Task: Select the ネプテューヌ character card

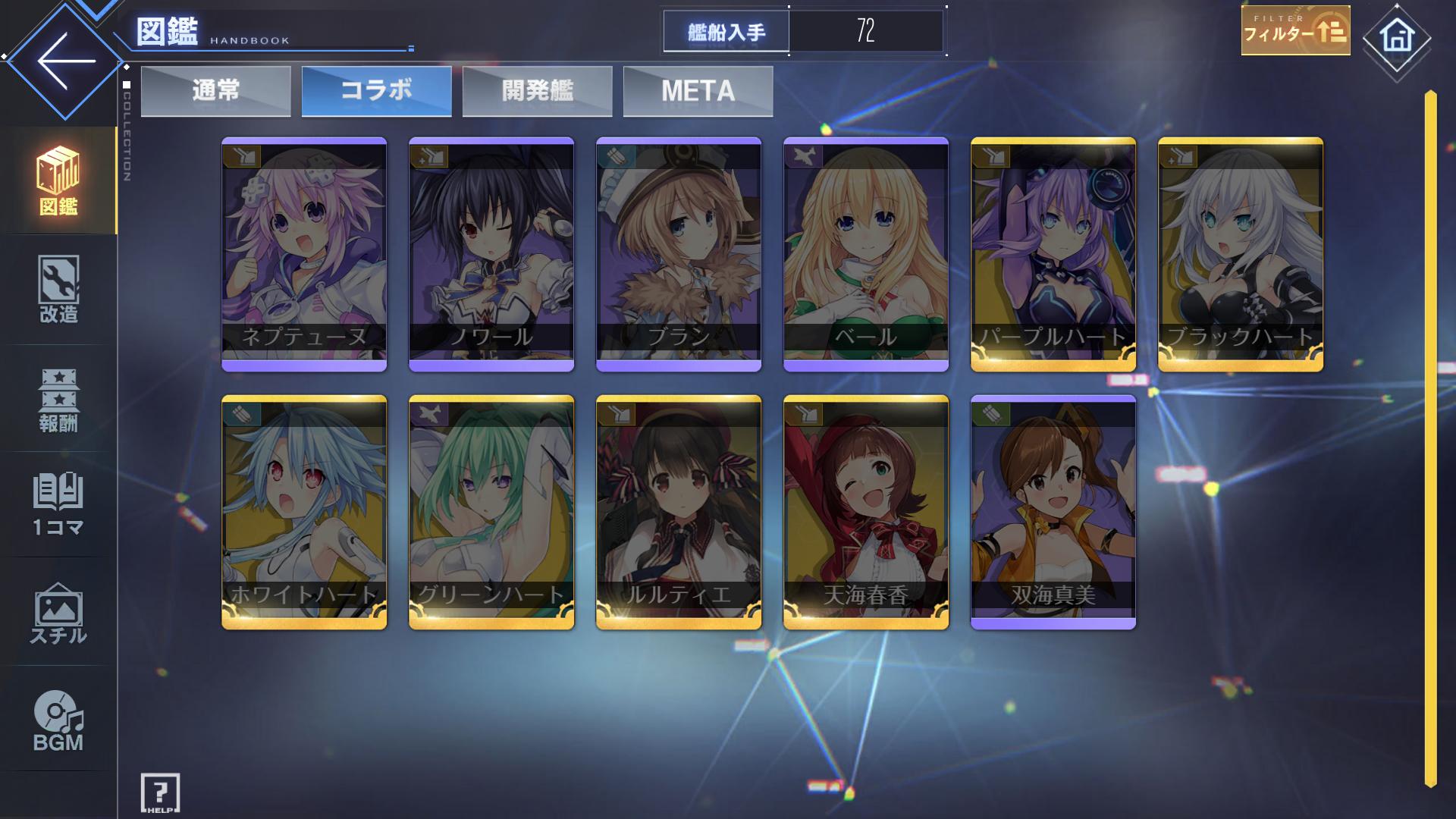Action: coord(304,254)
